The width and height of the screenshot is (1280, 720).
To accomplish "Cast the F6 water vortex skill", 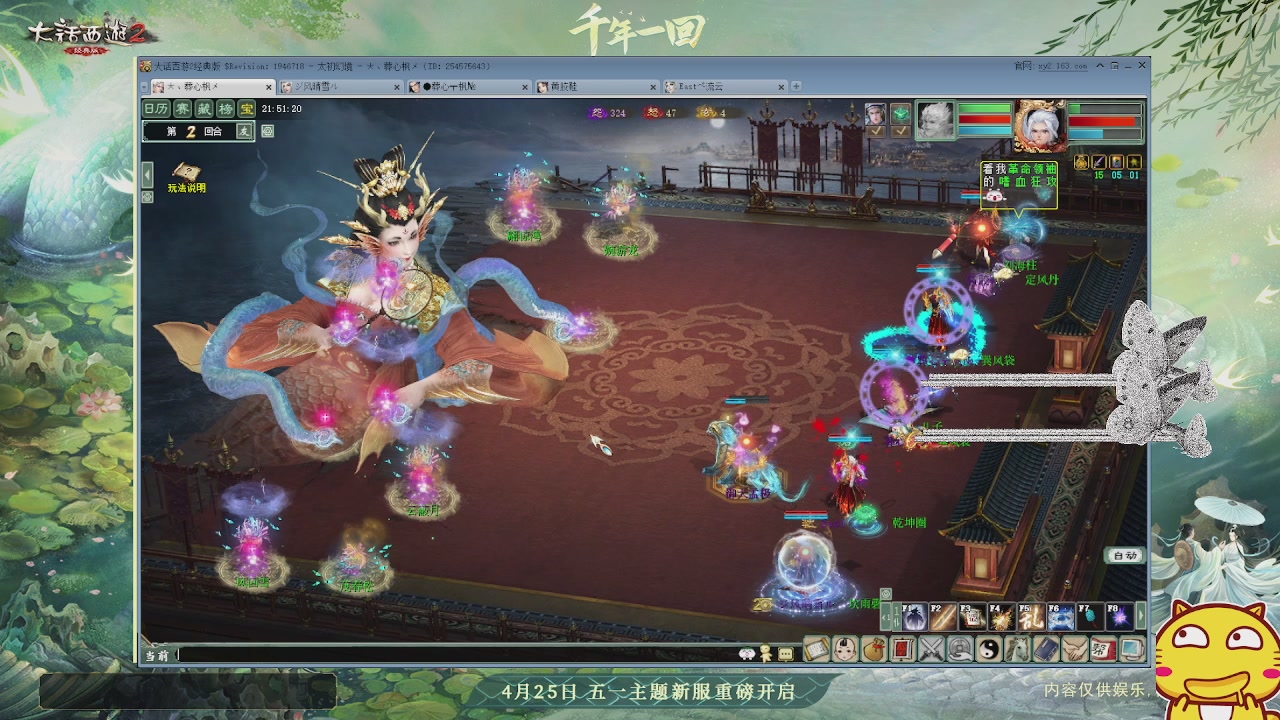I will coord(1060,617).
